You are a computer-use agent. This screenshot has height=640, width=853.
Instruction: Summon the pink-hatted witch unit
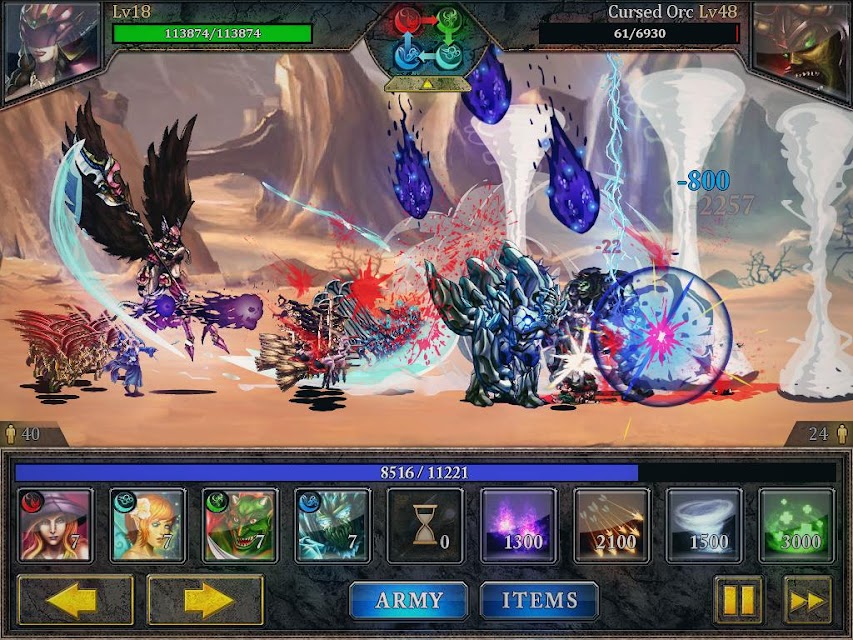[56, 526]
